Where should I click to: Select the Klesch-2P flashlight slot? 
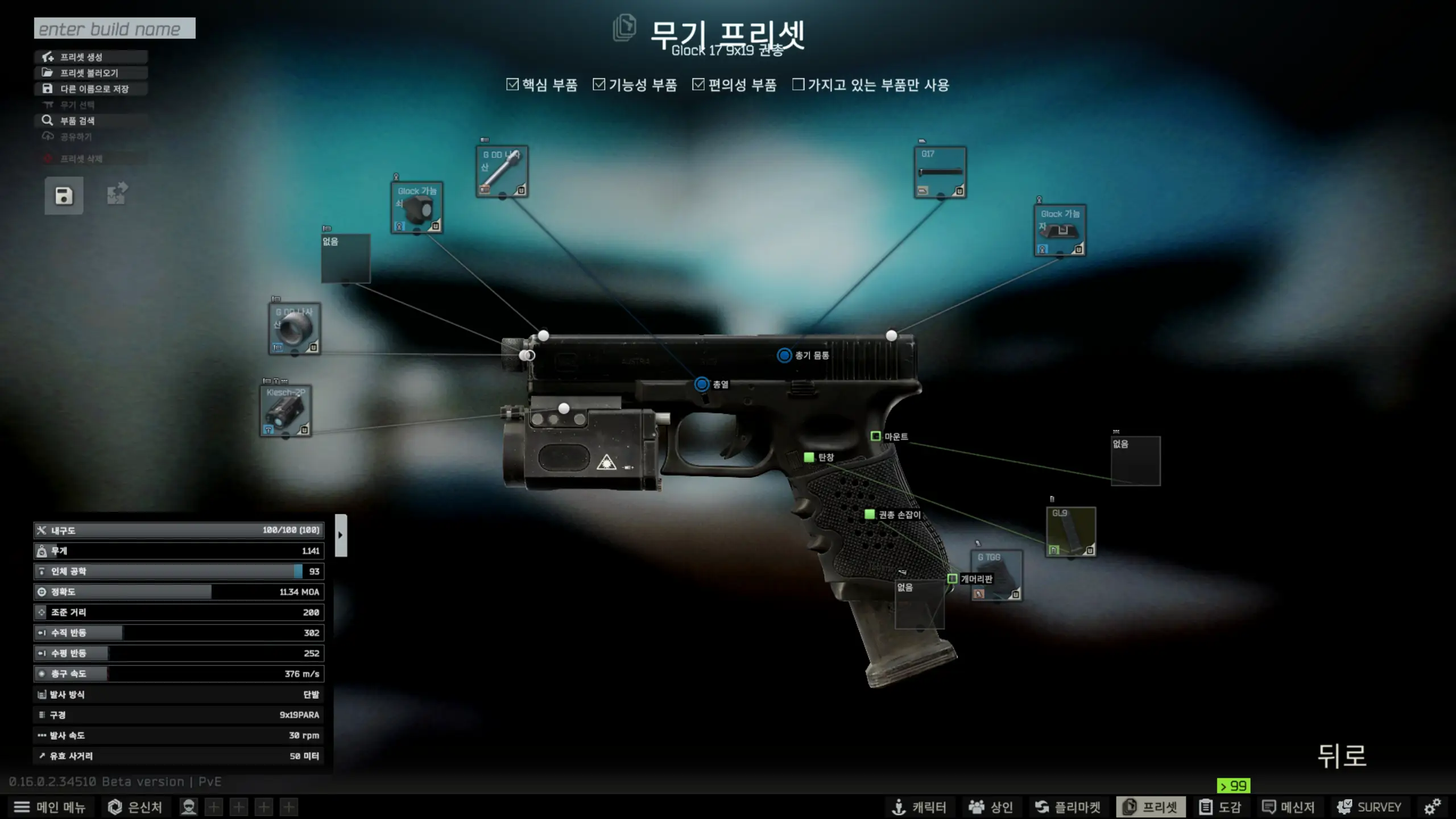coord(286,411)
